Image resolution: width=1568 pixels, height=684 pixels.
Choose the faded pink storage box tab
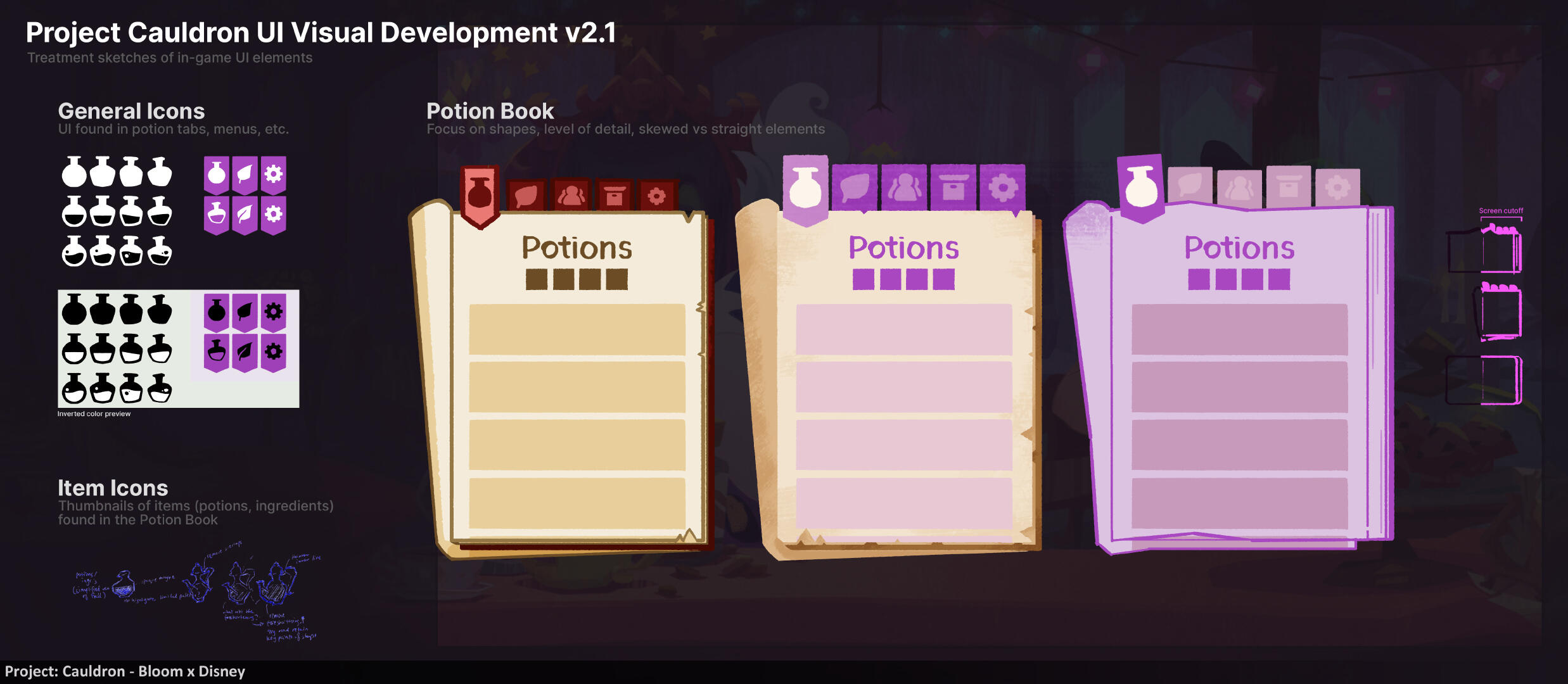coord(1289,187)
